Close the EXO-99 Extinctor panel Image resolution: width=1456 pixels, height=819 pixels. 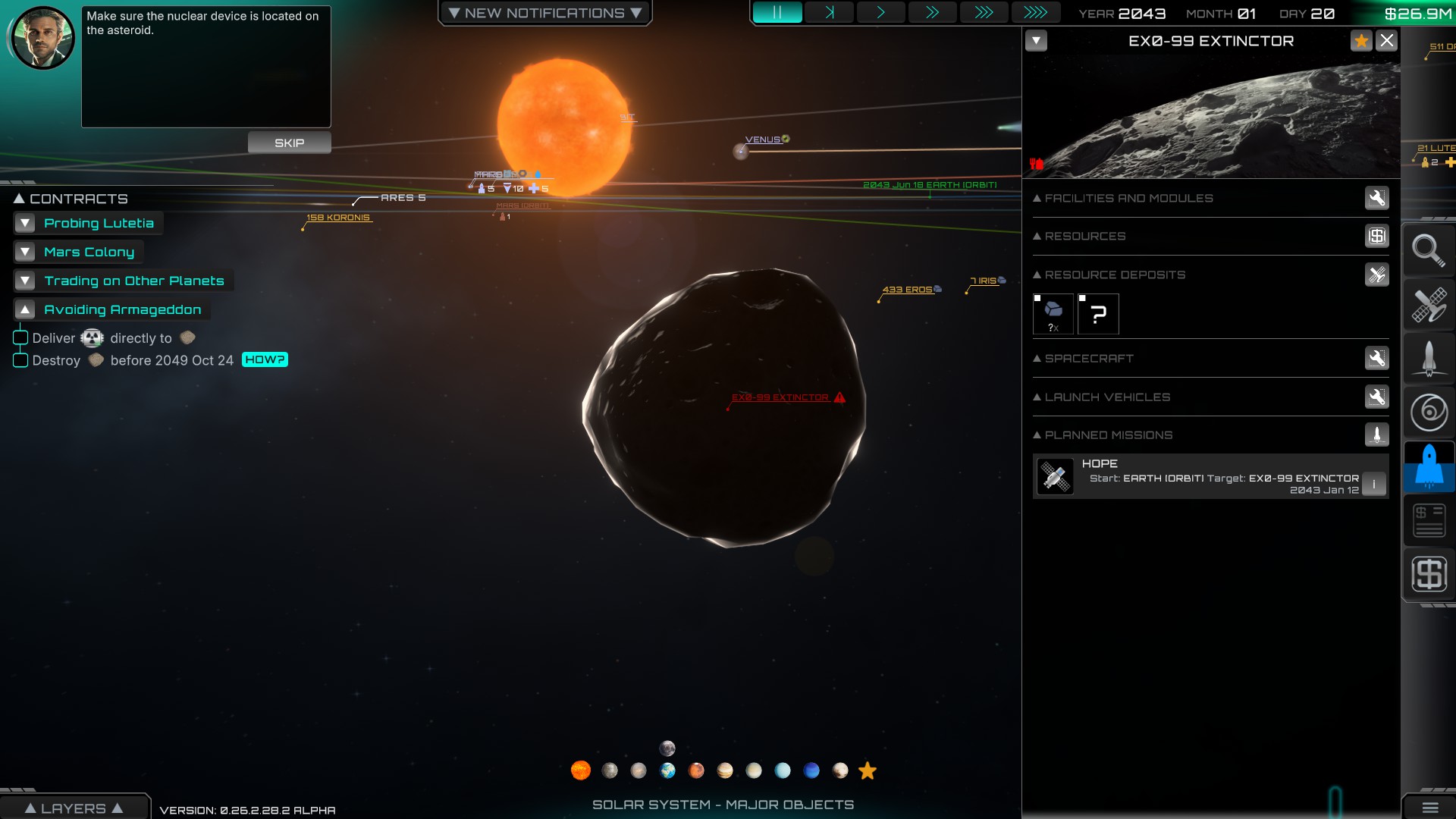click(x=1386, y=41)
